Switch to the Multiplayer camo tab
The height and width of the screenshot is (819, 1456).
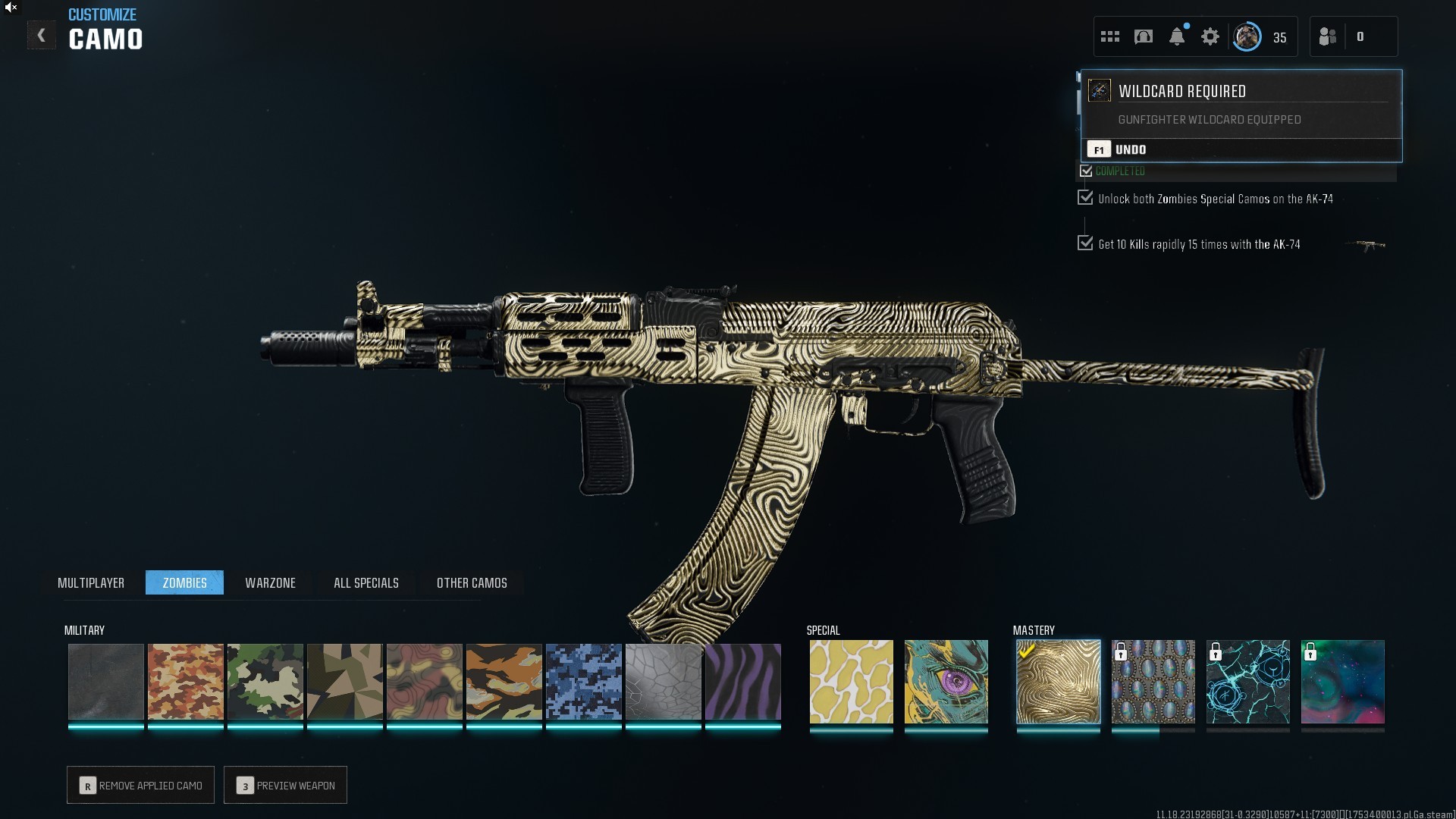[x=91, y=582]
